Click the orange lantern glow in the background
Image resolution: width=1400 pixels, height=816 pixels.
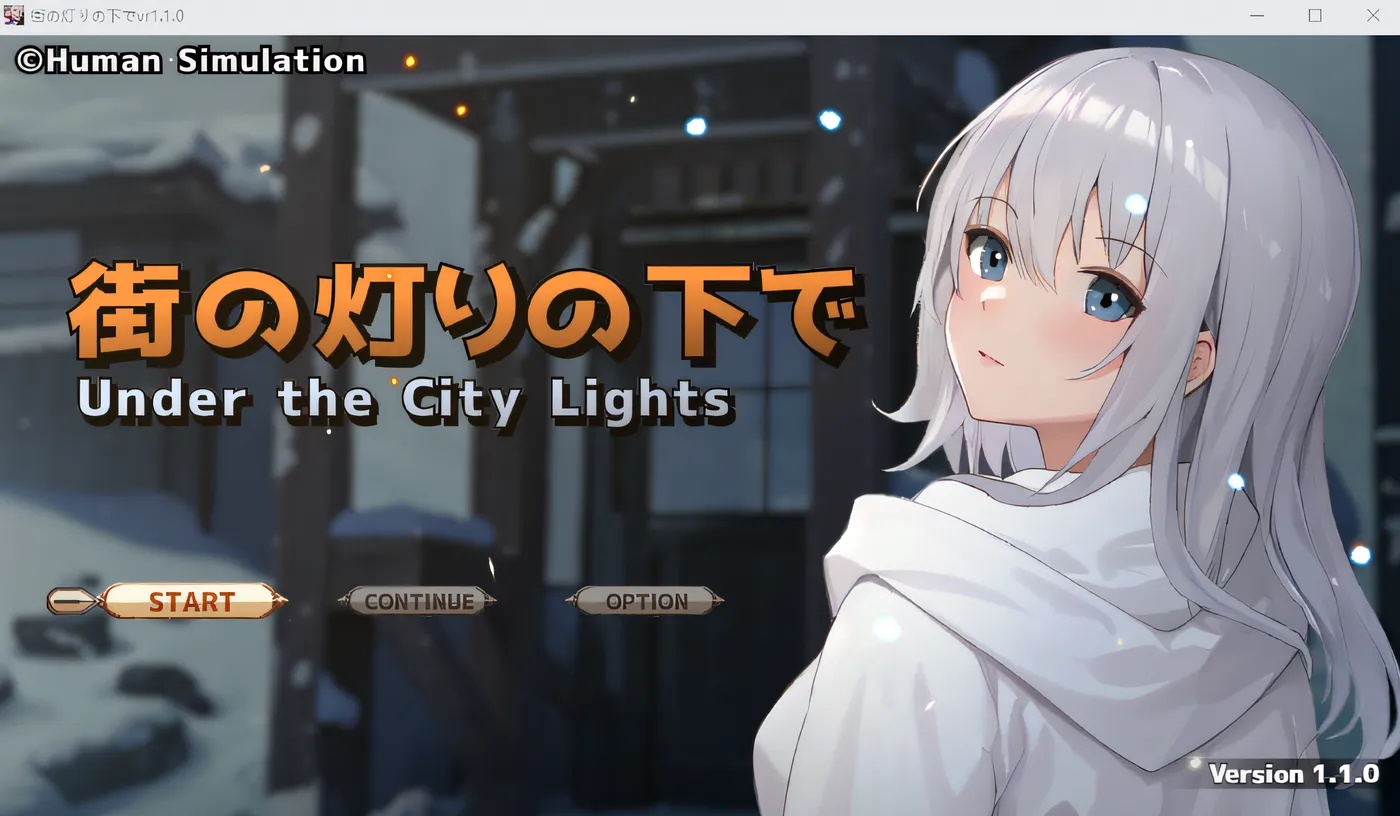408,63
